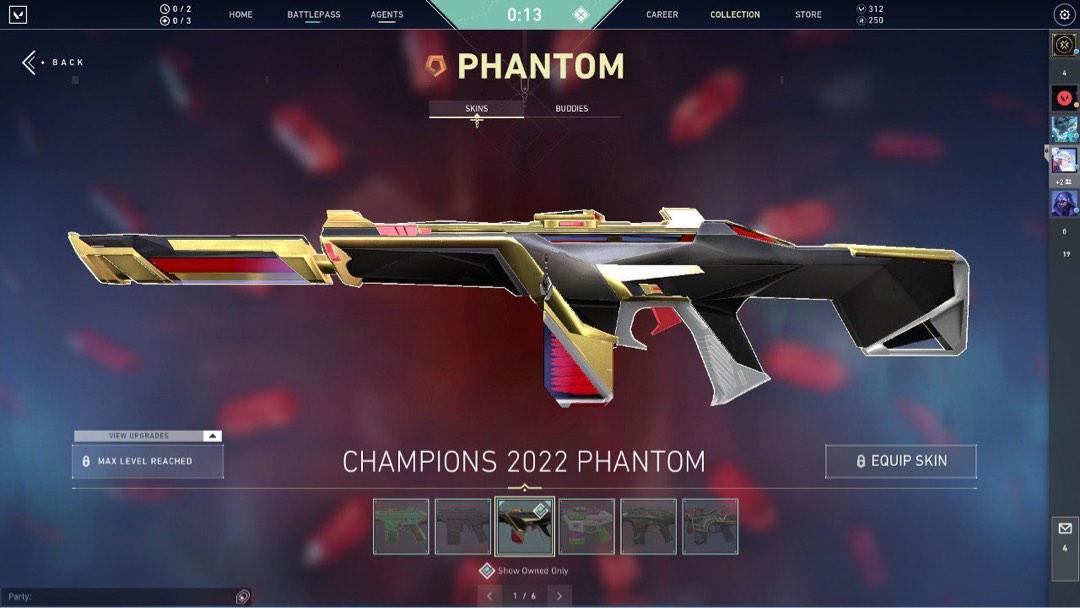Viewport: 1080px width, 608px height.
Task: Open the Battlepass page
Action: point(313,15)
